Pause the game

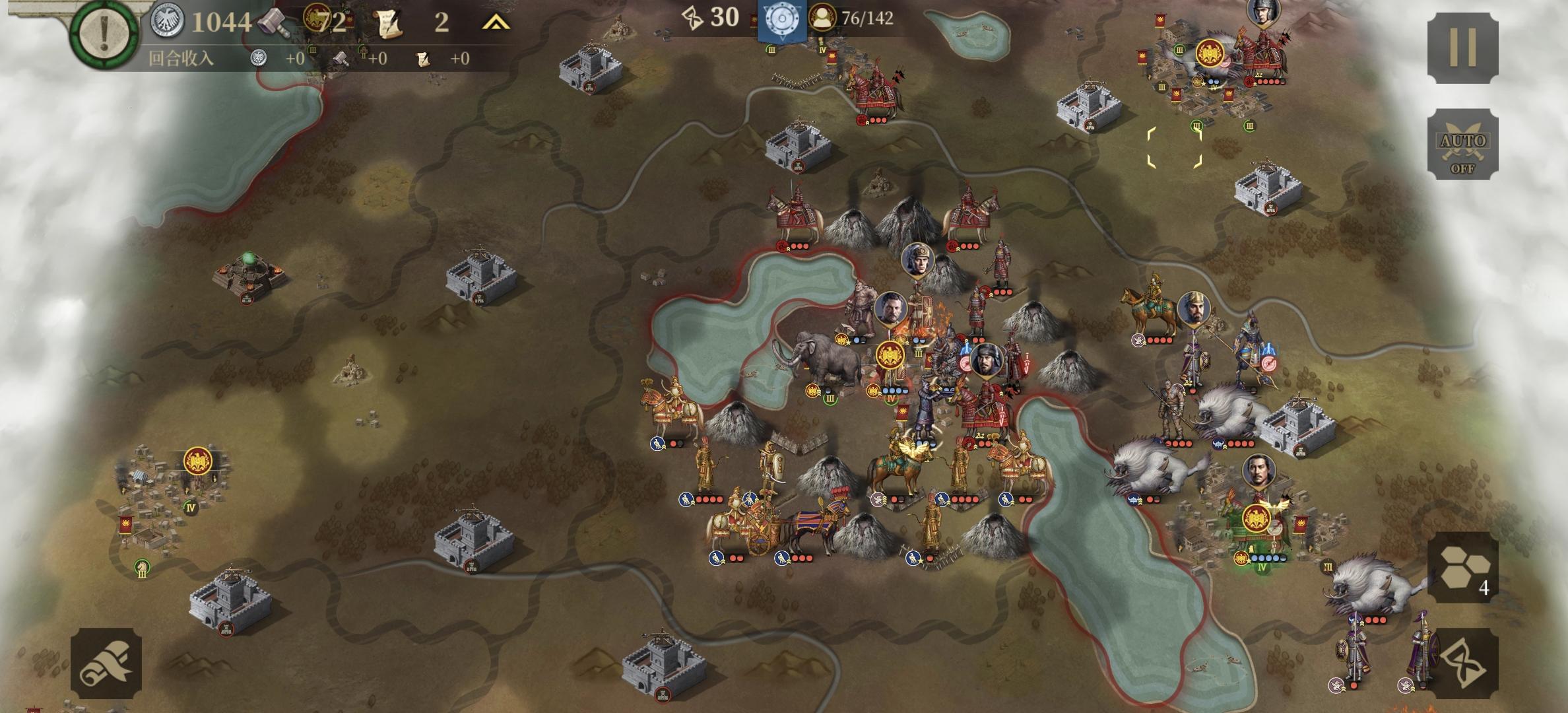[1462, 48]
